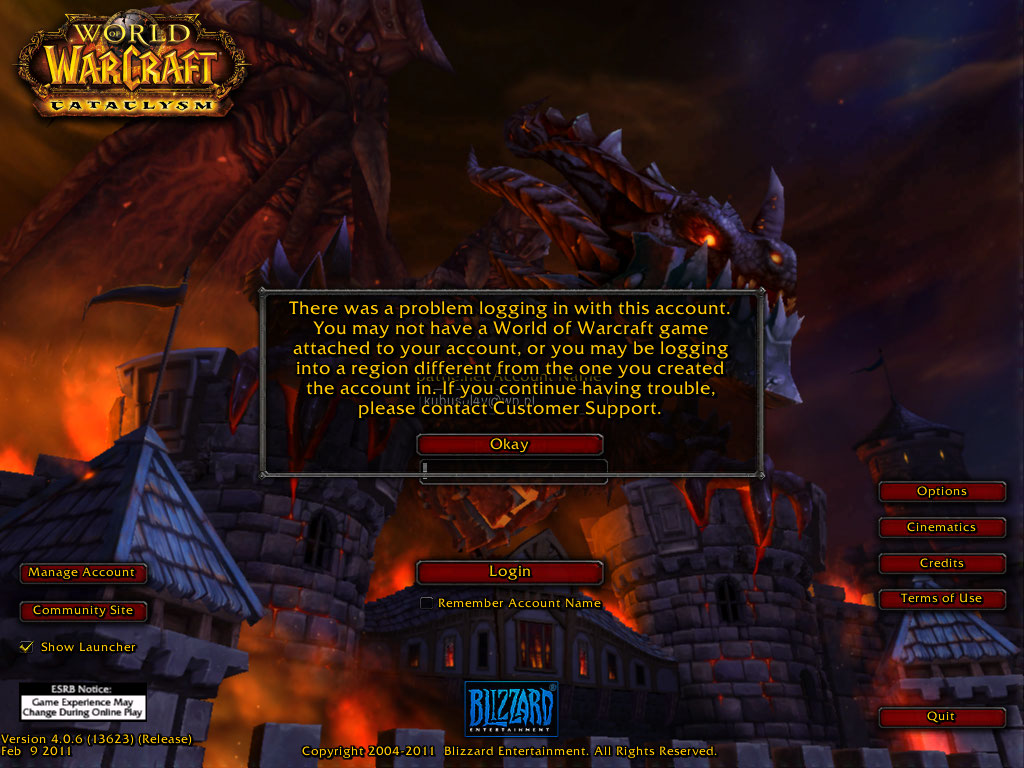Tick the Remember Account Name checkbox

(427, 603)
